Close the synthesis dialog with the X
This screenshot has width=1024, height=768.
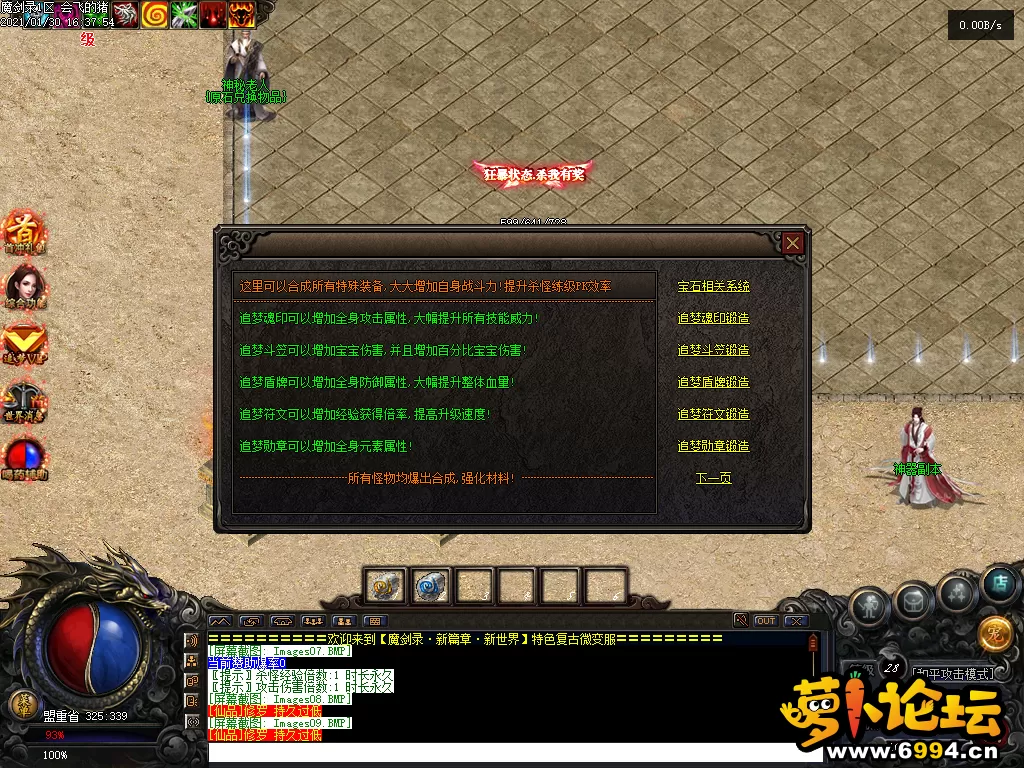(793, 243)
